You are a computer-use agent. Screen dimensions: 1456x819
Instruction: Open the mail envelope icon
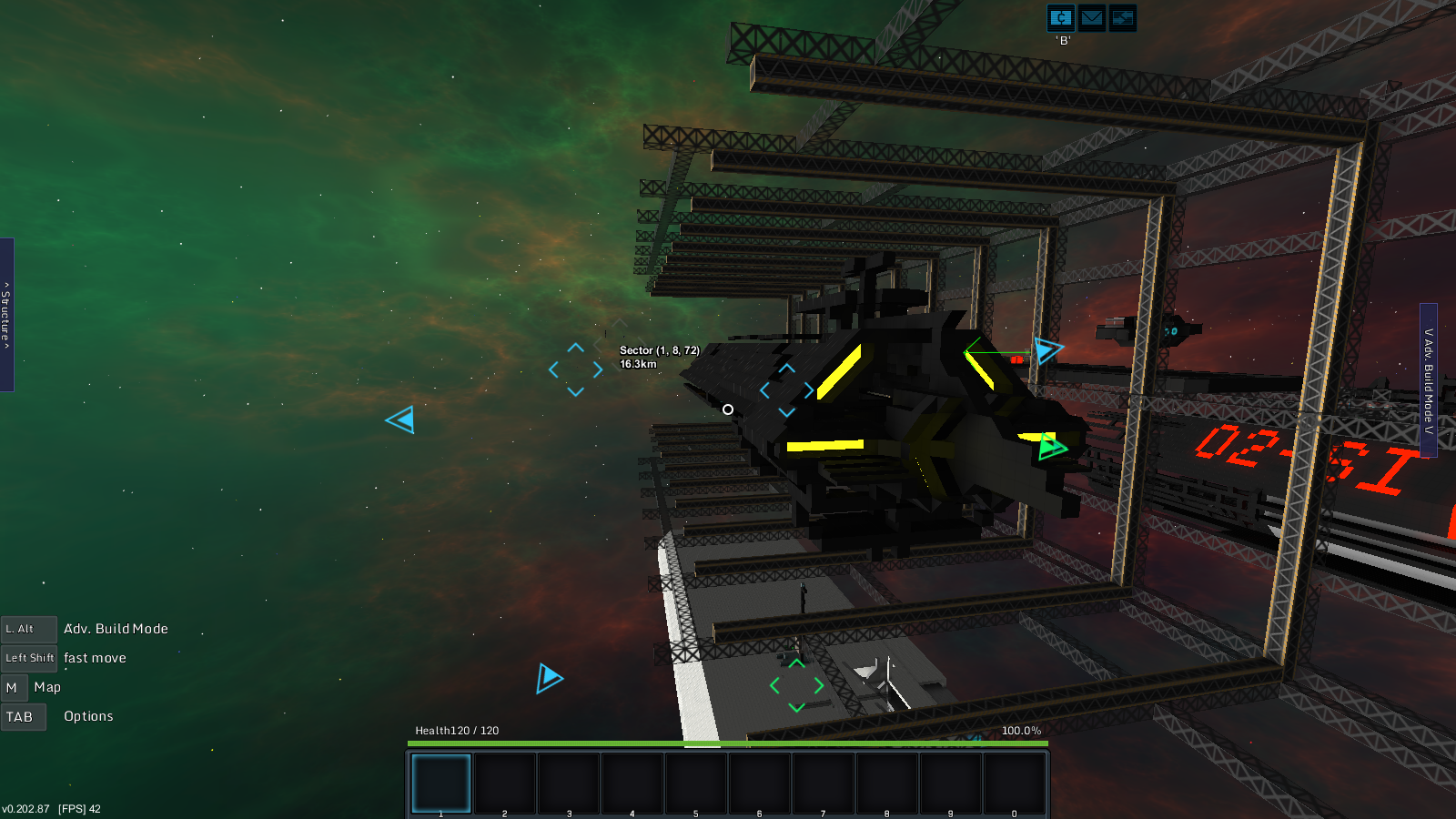point(1092,18)
